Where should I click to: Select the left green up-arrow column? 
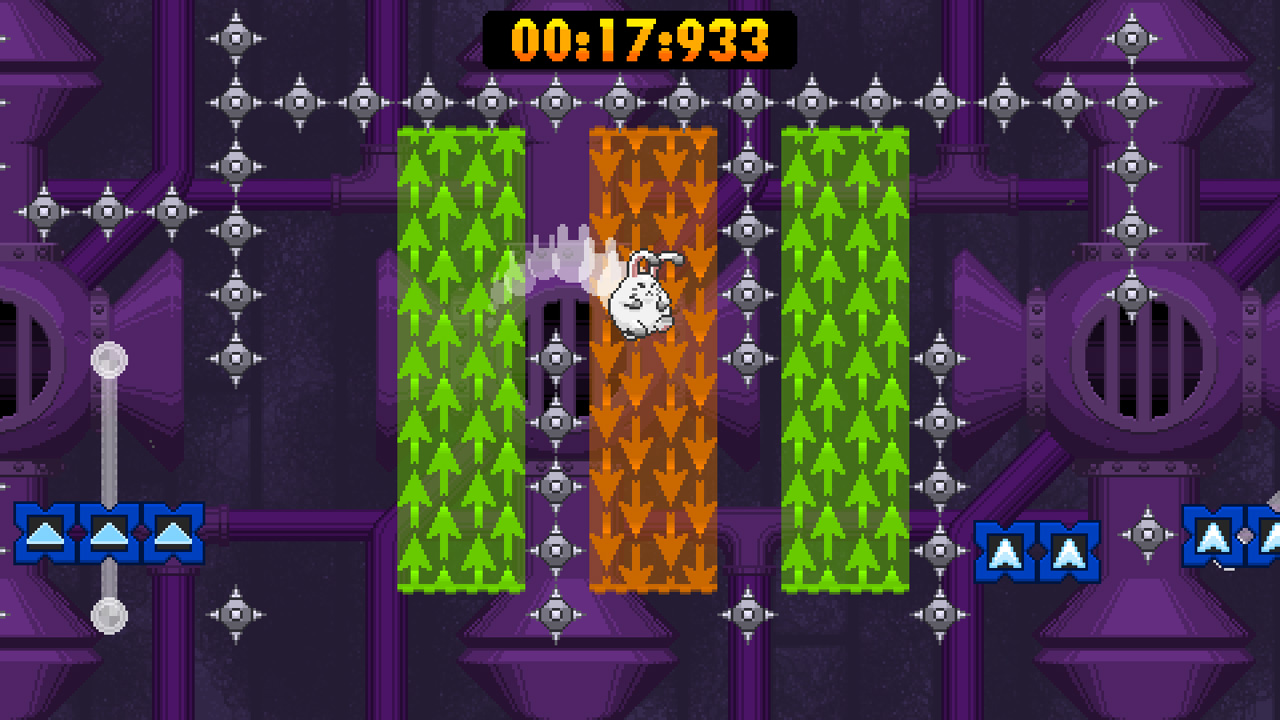coord(460,360)
